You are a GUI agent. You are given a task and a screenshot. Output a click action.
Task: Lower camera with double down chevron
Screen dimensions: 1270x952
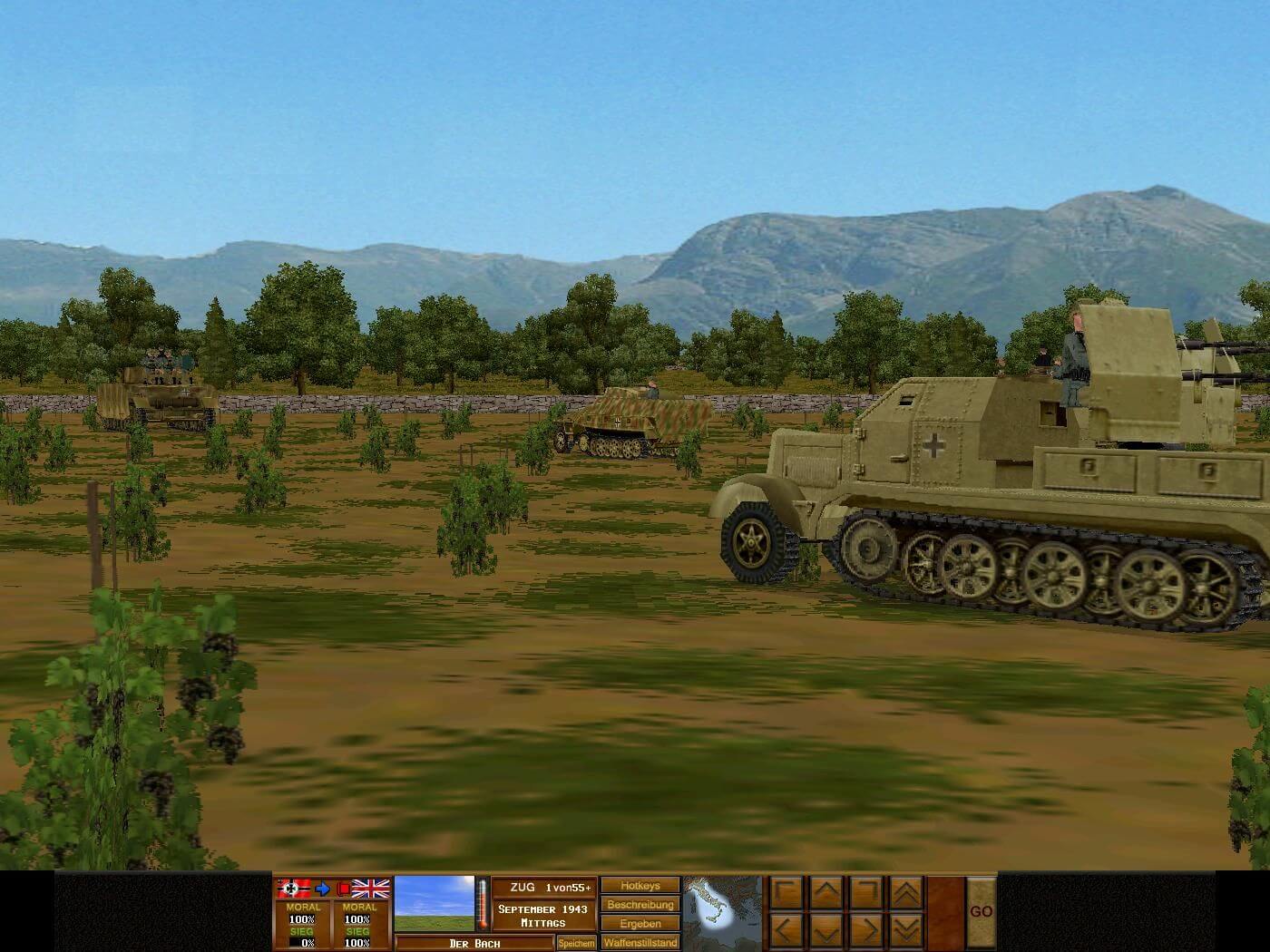coord(906,931)
